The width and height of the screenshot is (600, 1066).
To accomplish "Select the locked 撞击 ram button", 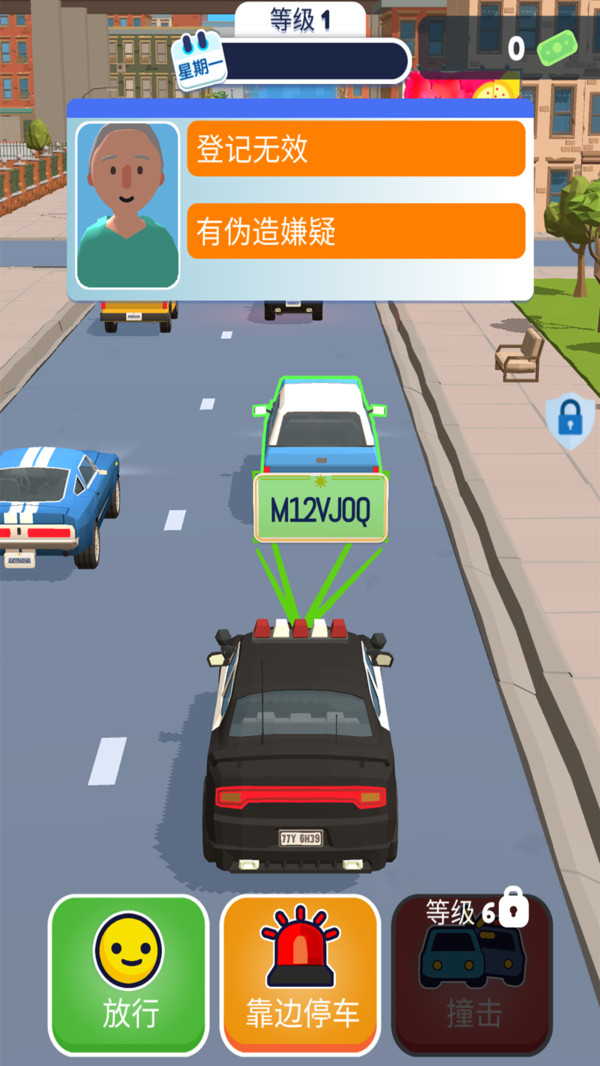I will [x=471, y=974].
